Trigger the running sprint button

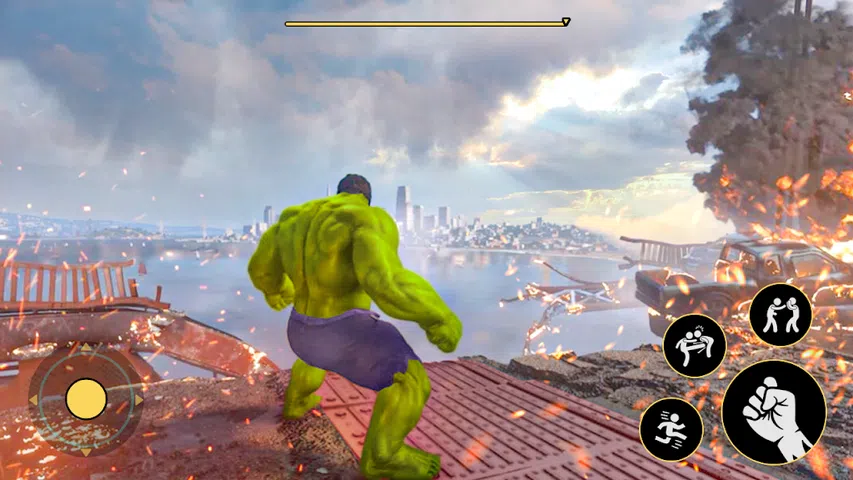tap(671, 430)
